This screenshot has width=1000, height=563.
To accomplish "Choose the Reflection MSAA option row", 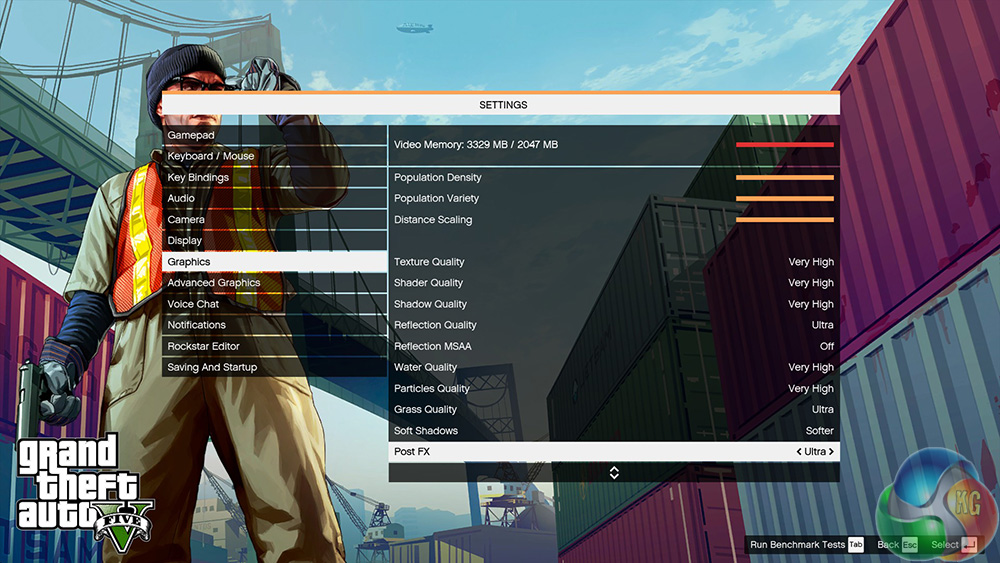I will tap(613, 346).
